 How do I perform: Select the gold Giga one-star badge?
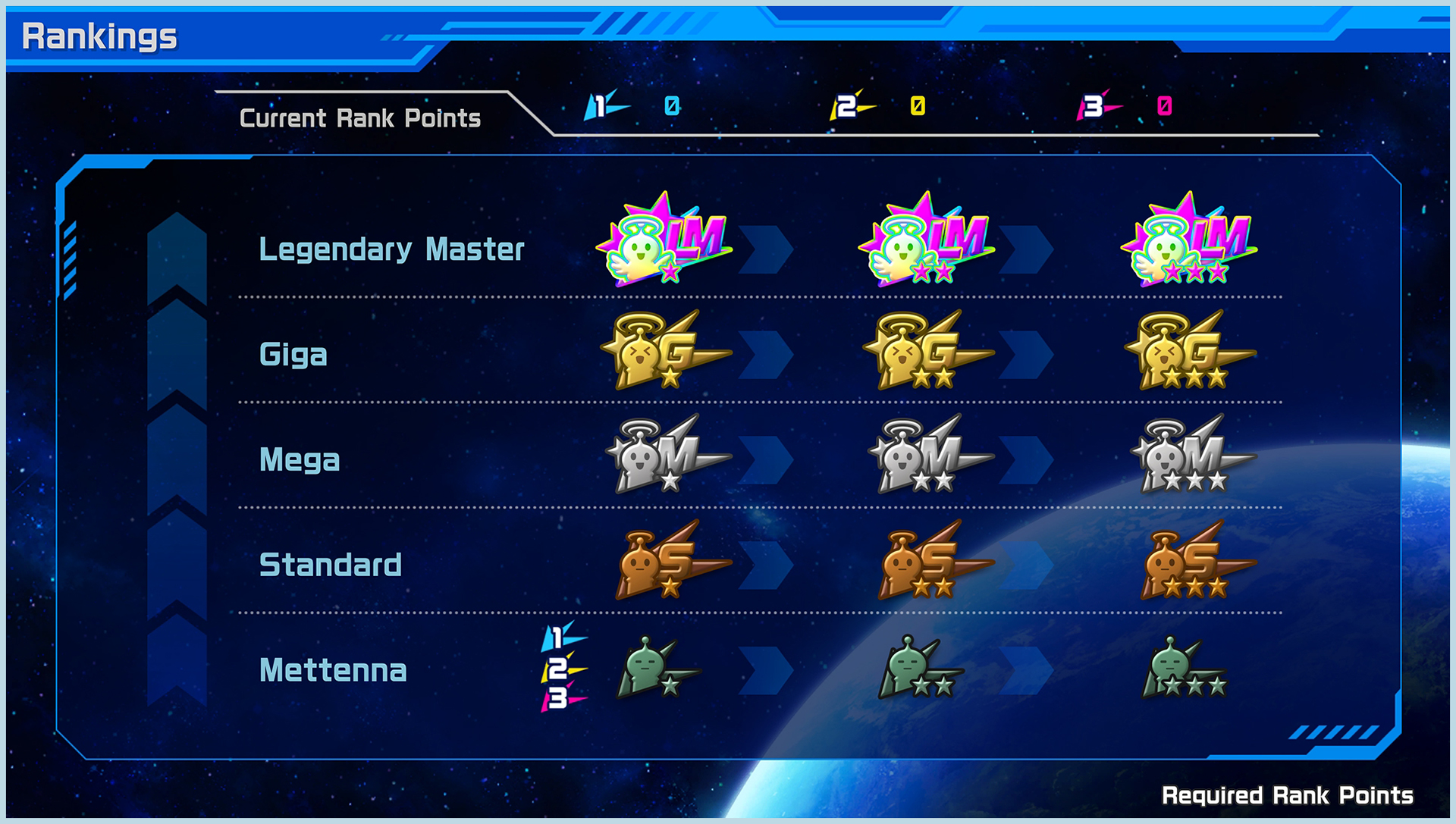pyautogui.click(x=664, y=351)
